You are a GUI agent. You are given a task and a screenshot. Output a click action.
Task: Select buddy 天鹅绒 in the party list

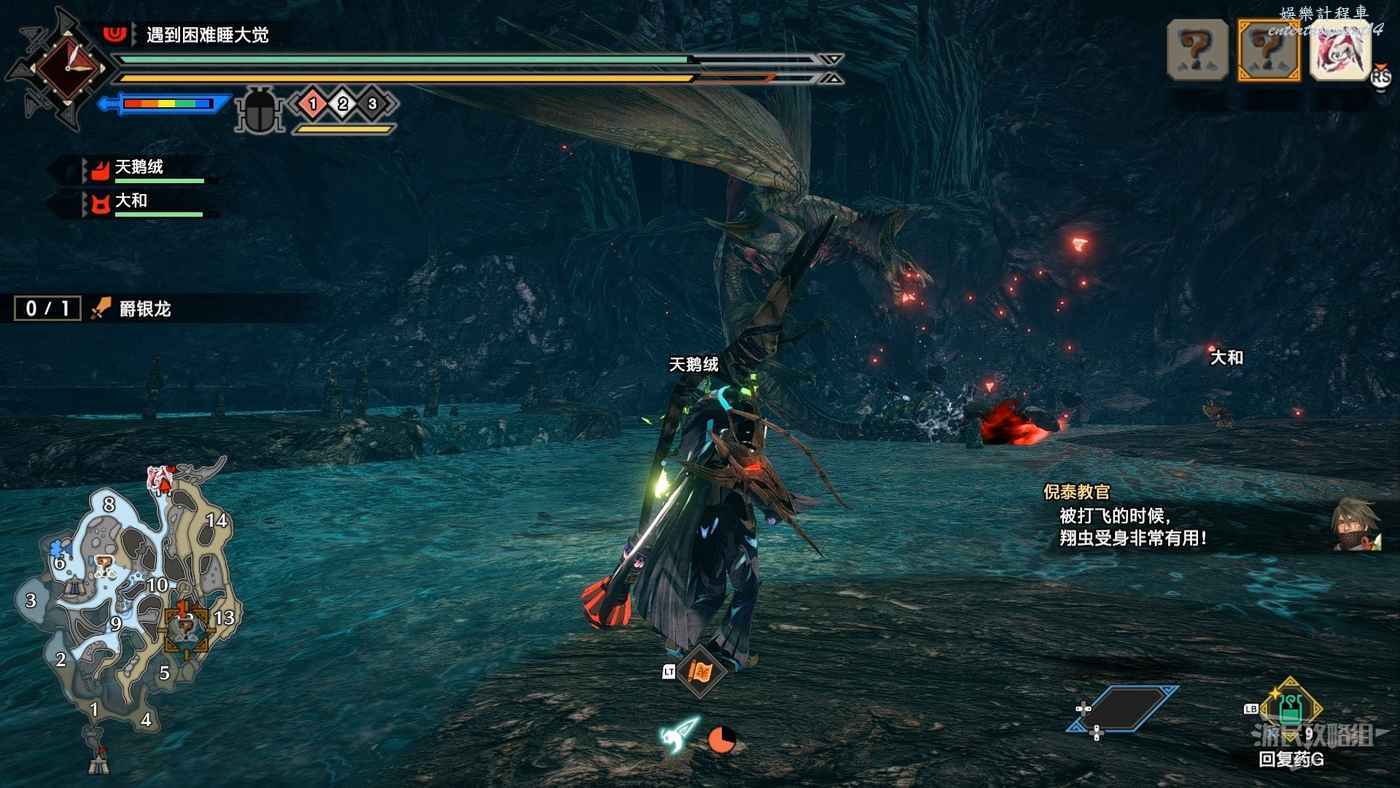tap(138, 169)
